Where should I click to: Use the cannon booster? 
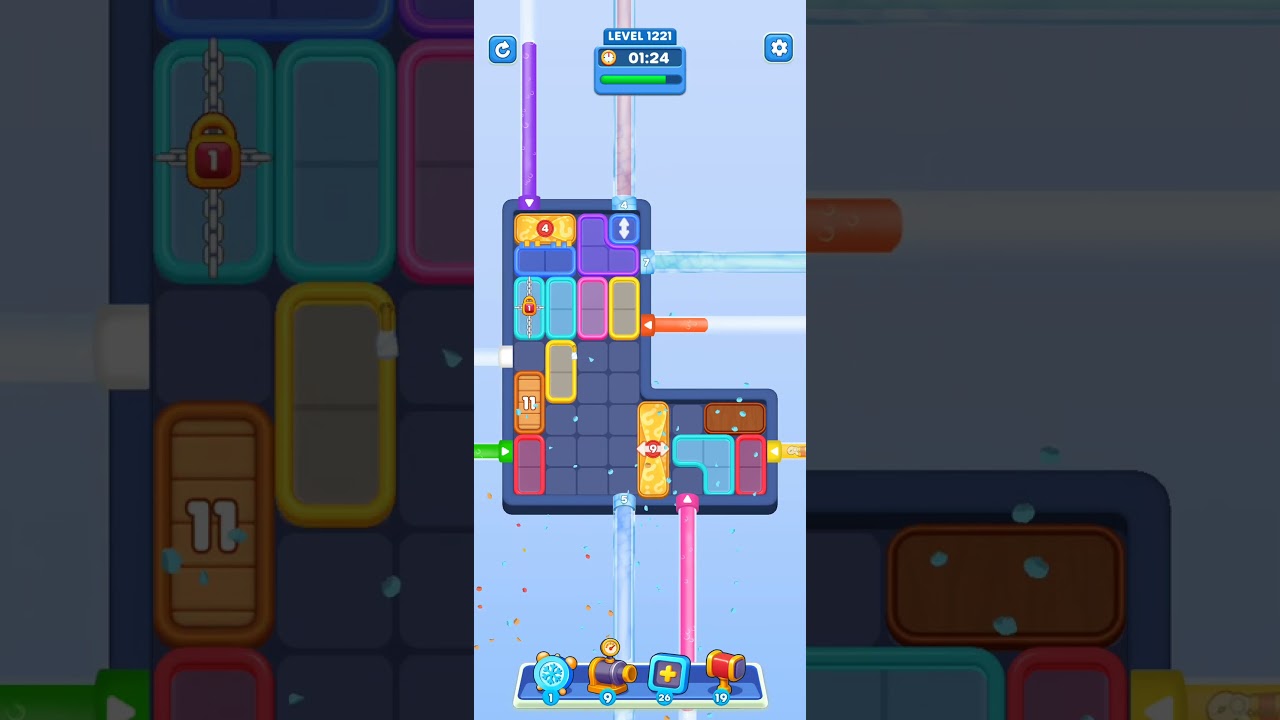pos(608,675)
